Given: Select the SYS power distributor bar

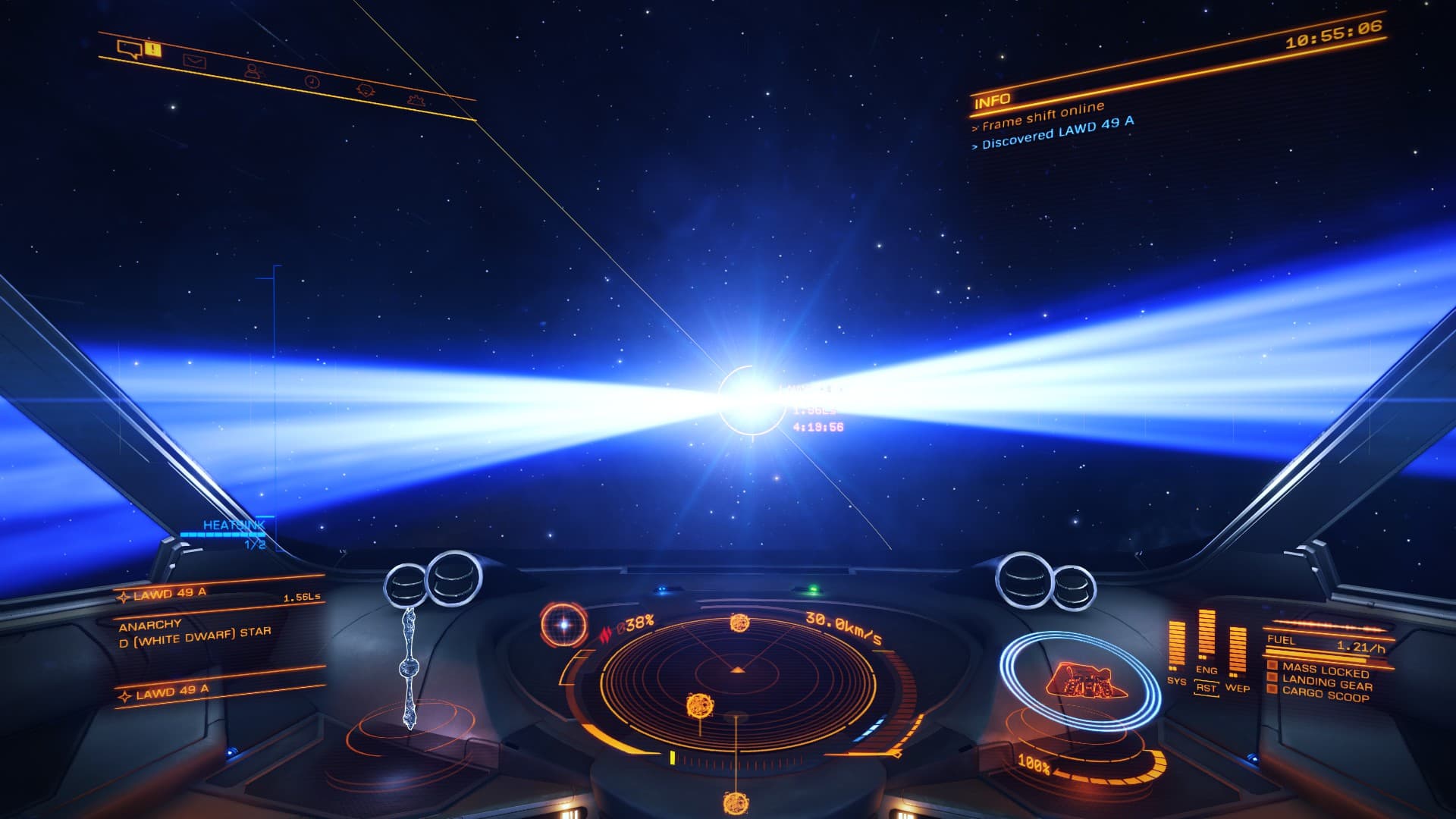Looking at the screenshot, I should (x=1176, y=645).
